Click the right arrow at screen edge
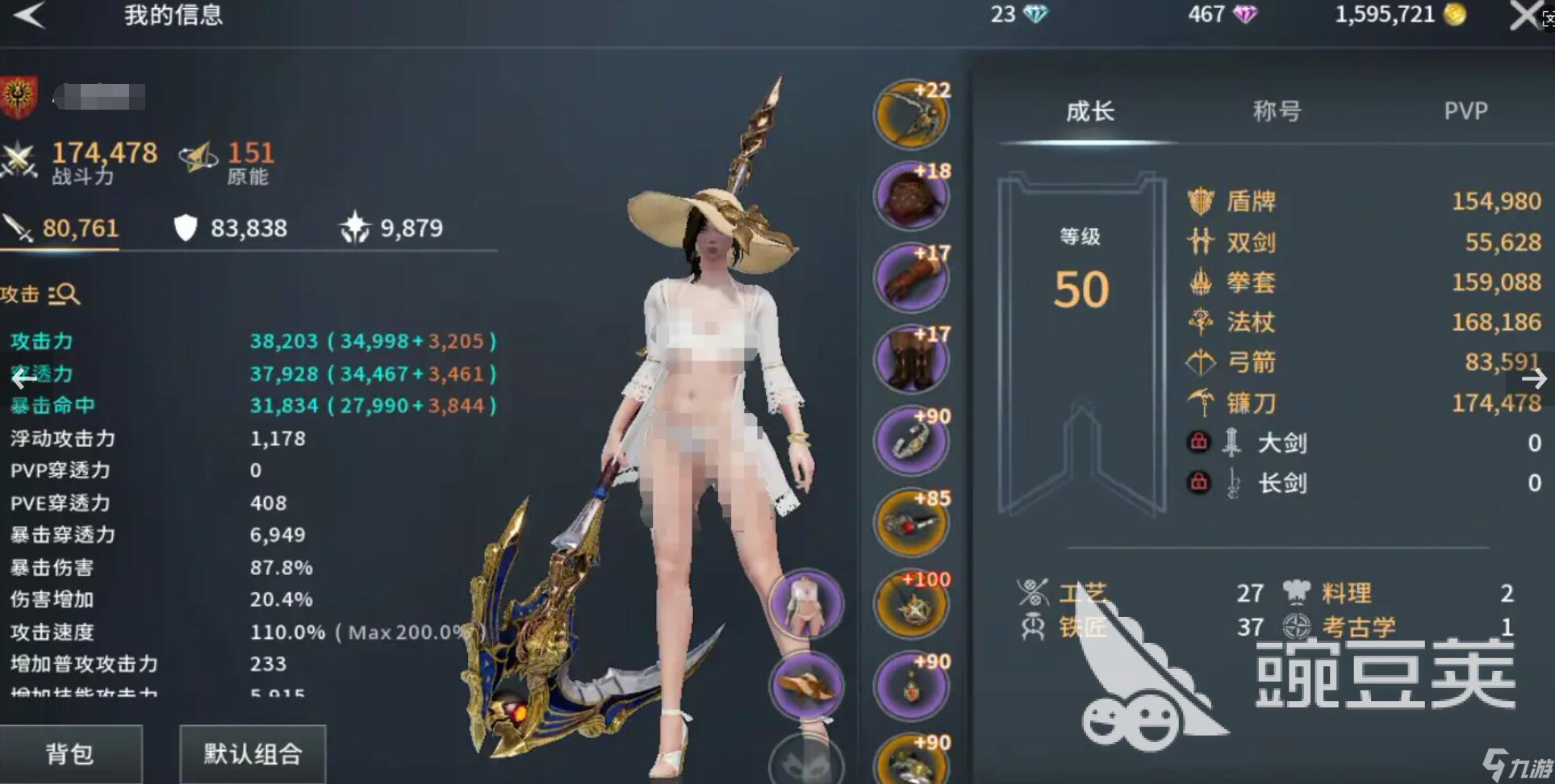The width and height of the screenshot is (1555, 784). tap(1533, 378)
